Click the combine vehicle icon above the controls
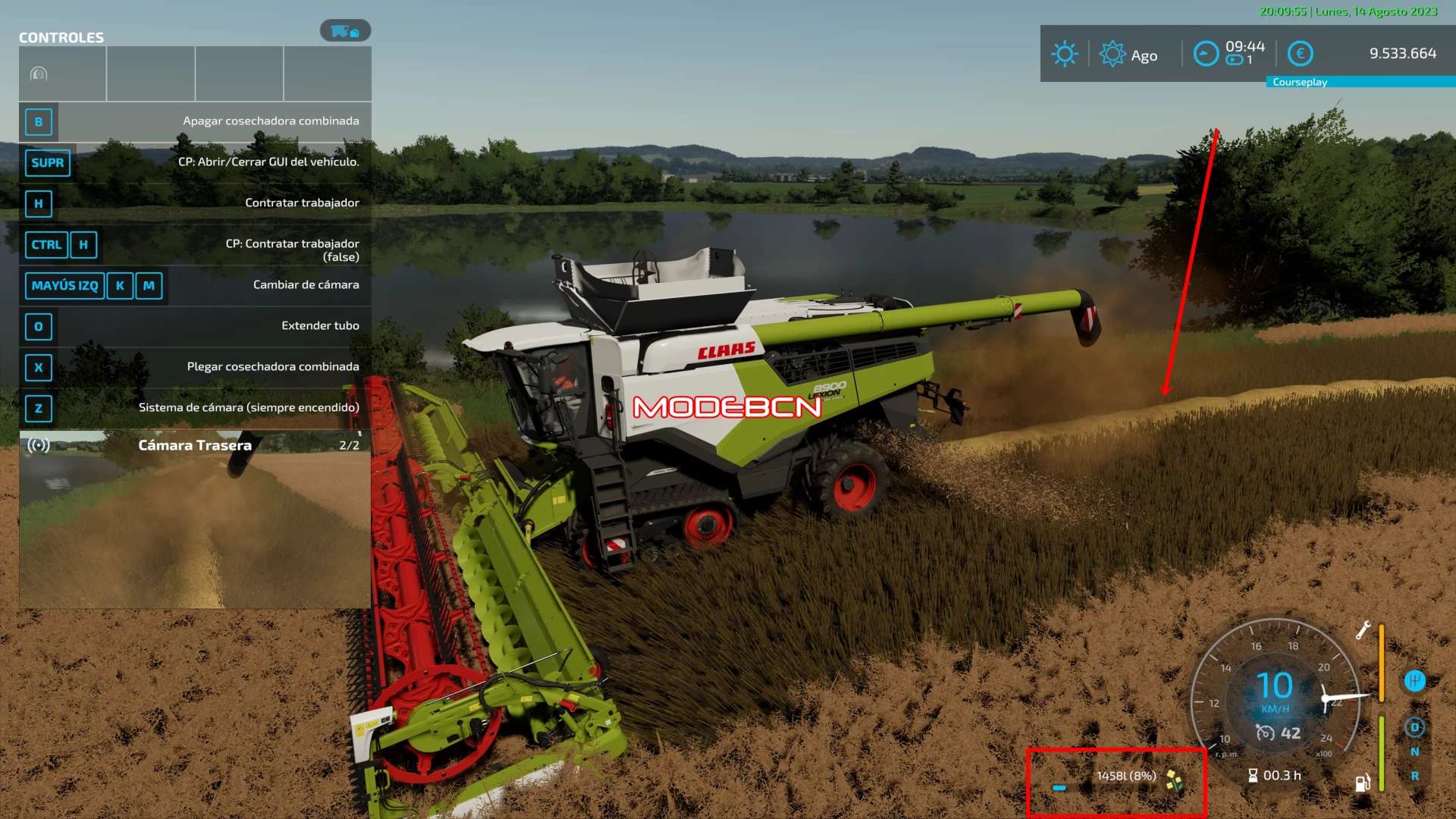 click(345, 31)
